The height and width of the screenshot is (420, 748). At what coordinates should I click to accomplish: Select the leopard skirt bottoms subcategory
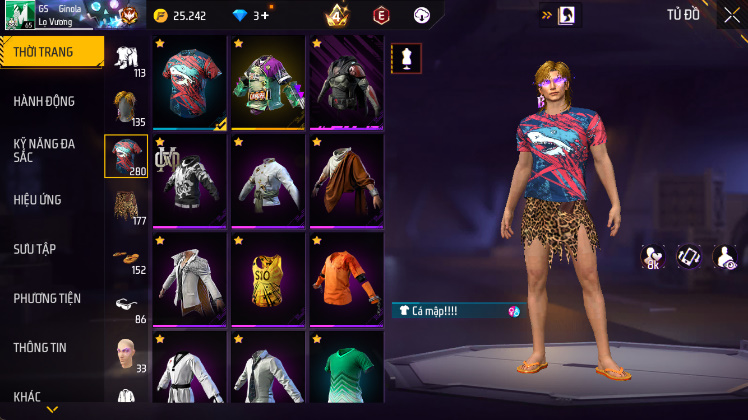click(126, 205)
